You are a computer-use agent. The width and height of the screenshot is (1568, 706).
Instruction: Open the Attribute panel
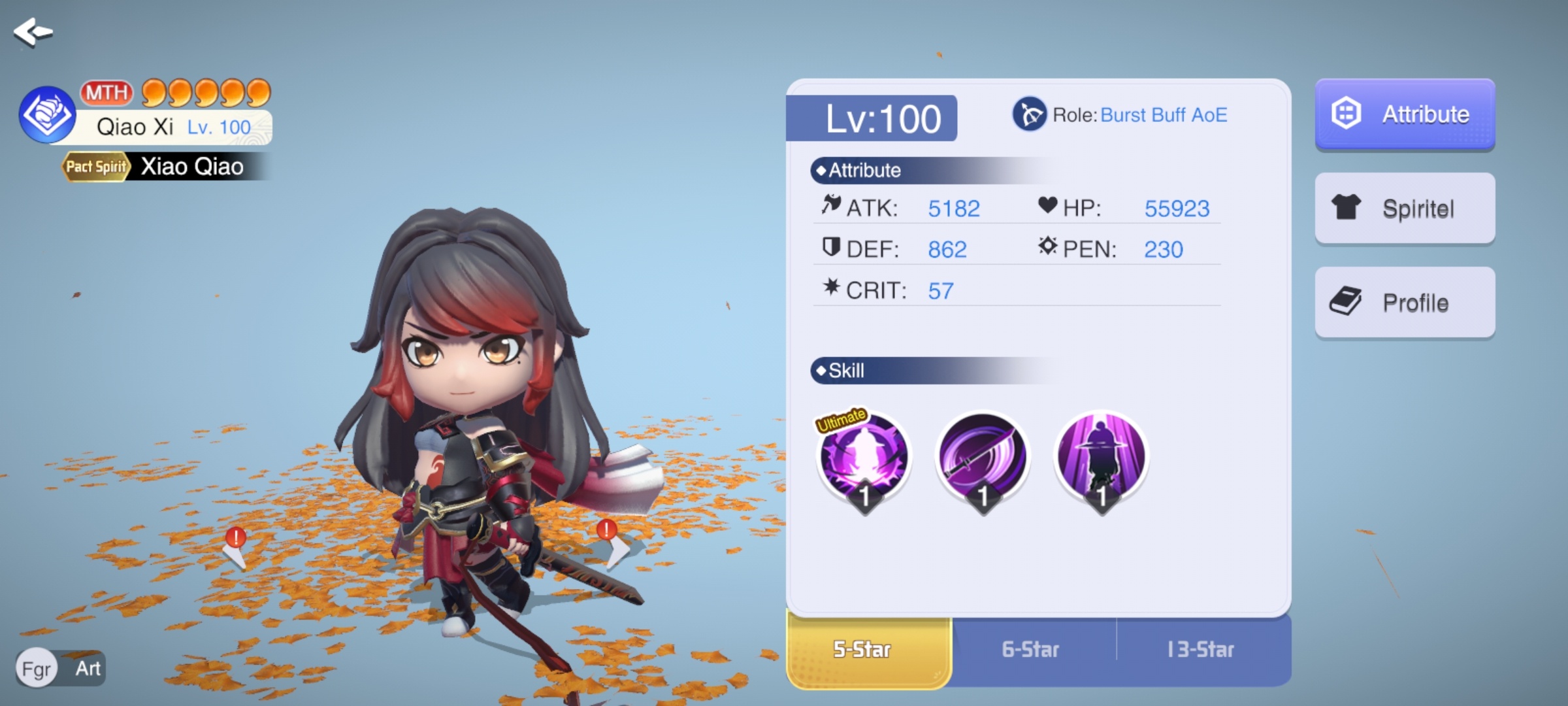click(1405, 114)
